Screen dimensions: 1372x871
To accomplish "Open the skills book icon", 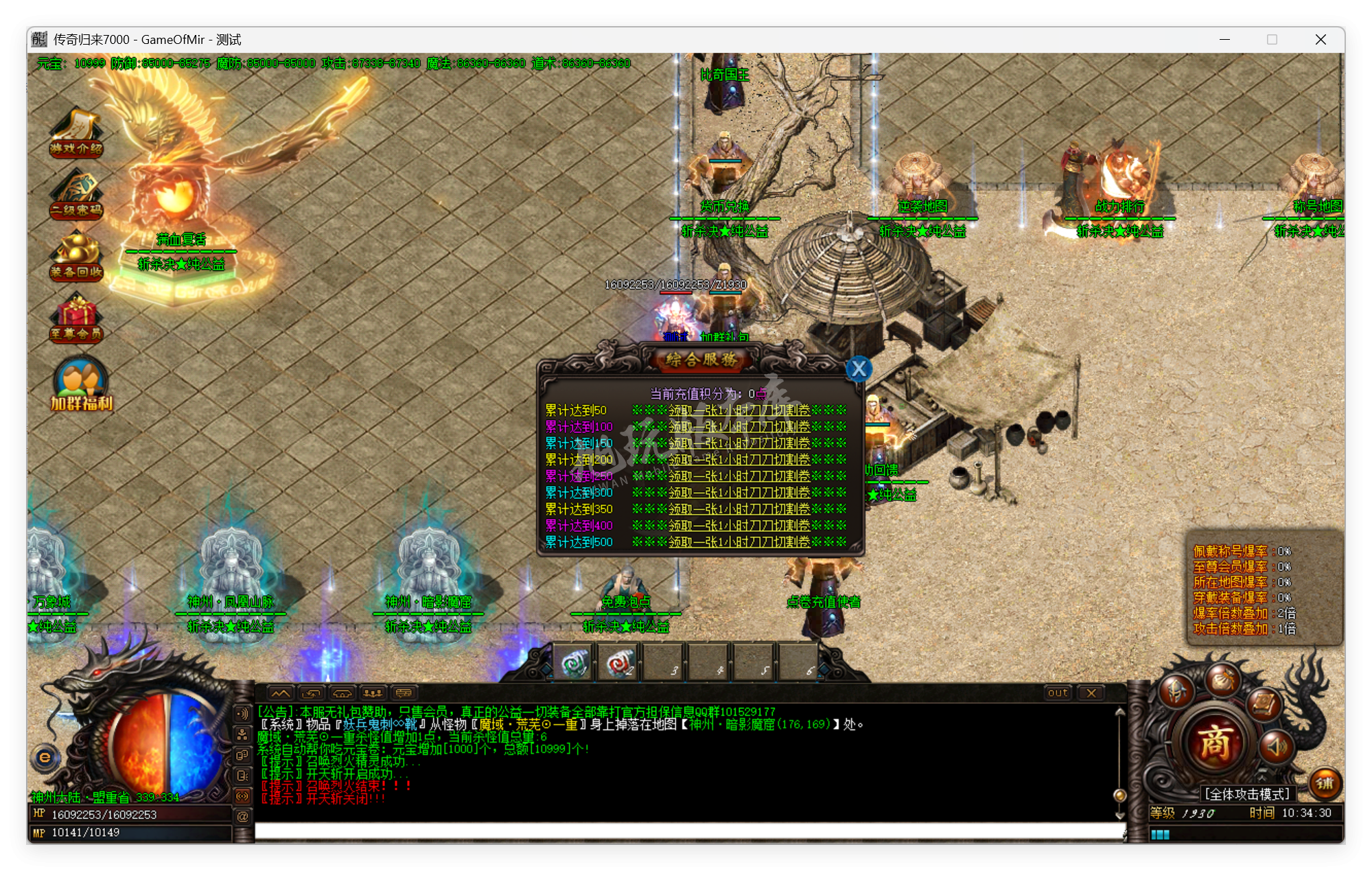I will [1263, 704].
